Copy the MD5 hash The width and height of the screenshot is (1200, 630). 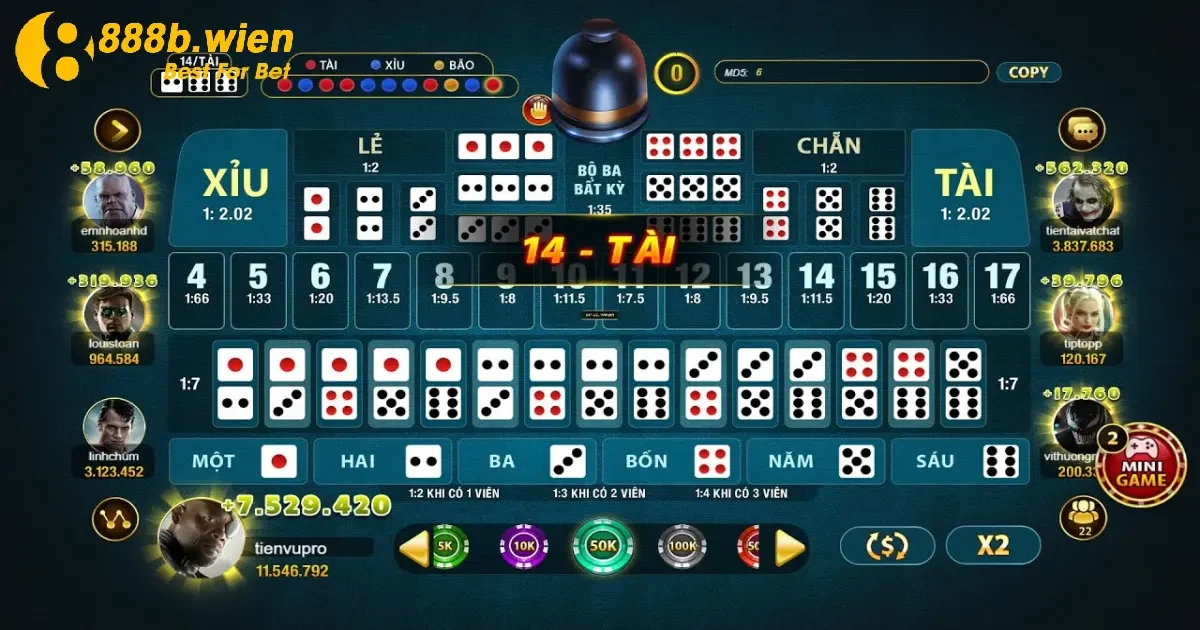(1028, 72)
